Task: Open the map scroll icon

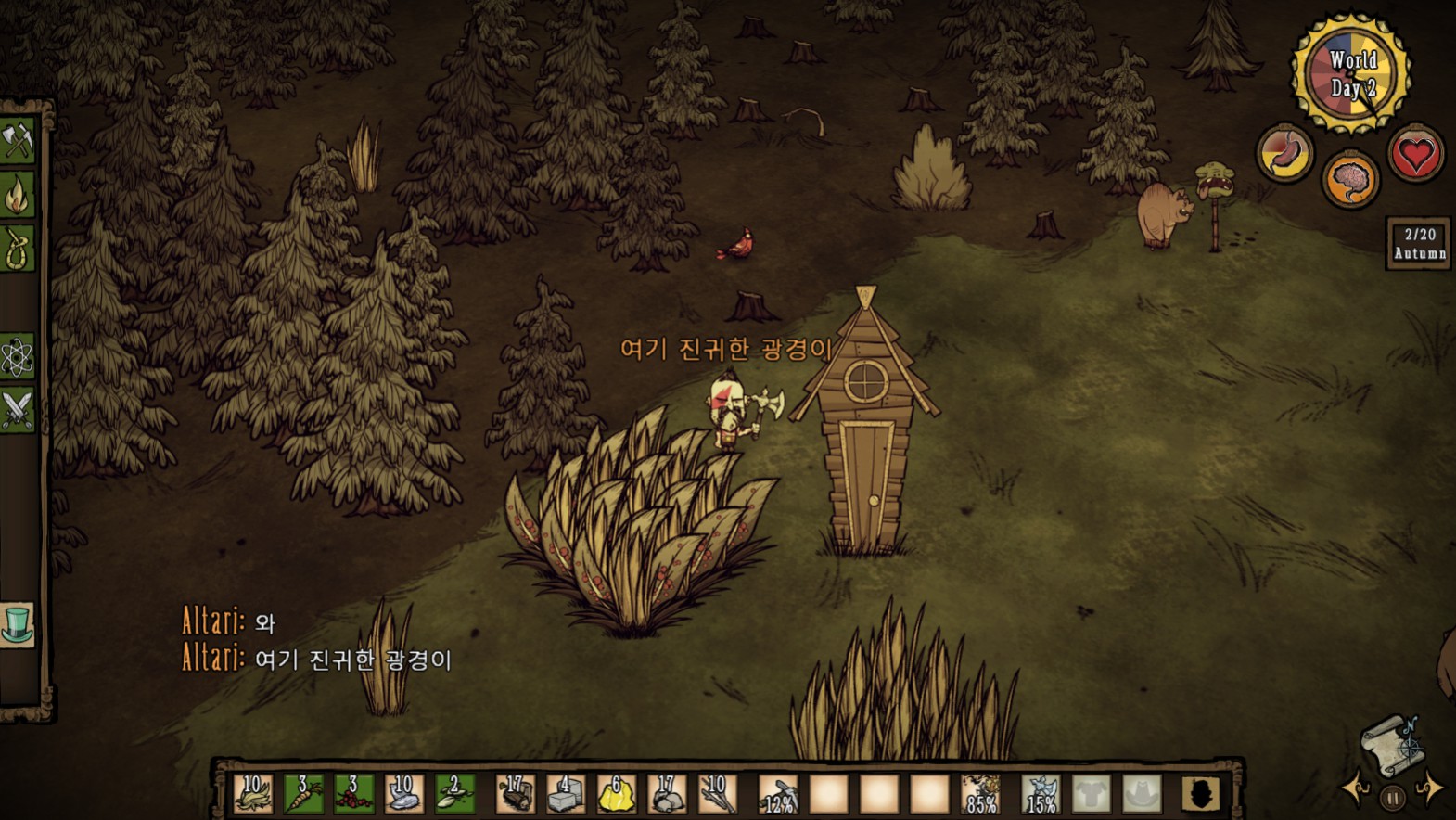Action: (x=1389, y=743)
